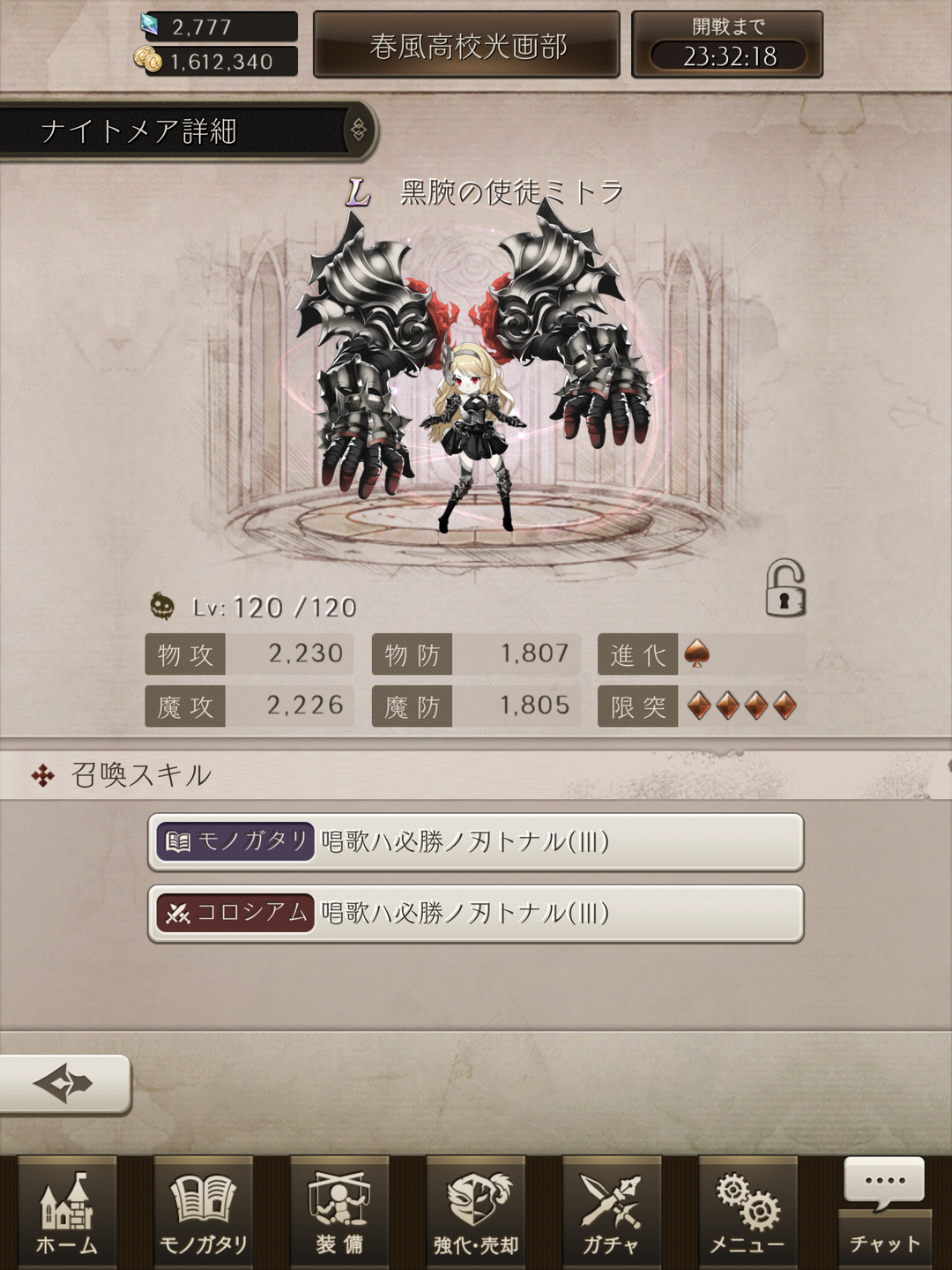The image size is (952, 1270).
Task: Tap the gold coin counter
Action: pos(219,62)
